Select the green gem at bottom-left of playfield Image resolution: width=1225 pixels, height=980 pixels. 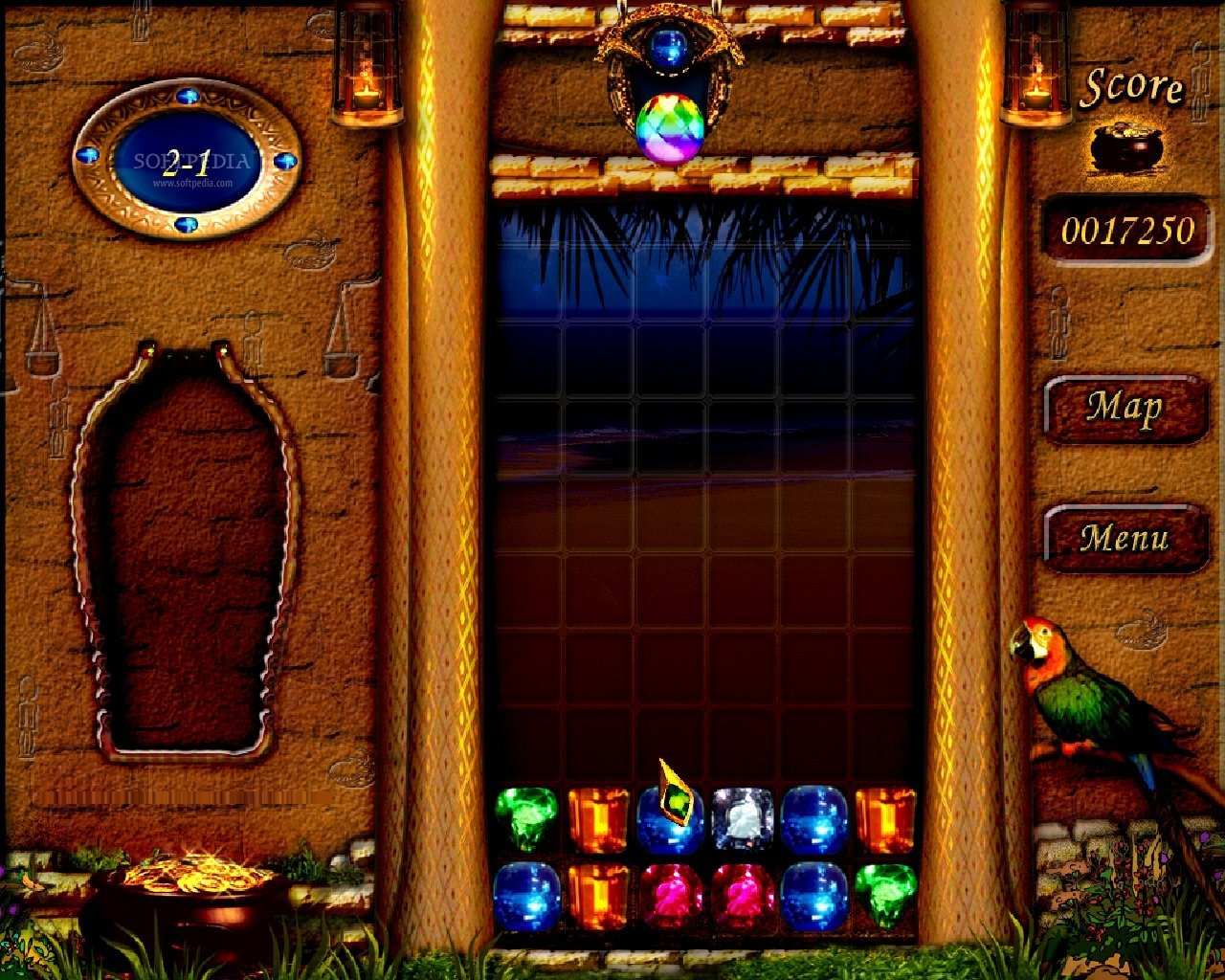tap(525, 821)
